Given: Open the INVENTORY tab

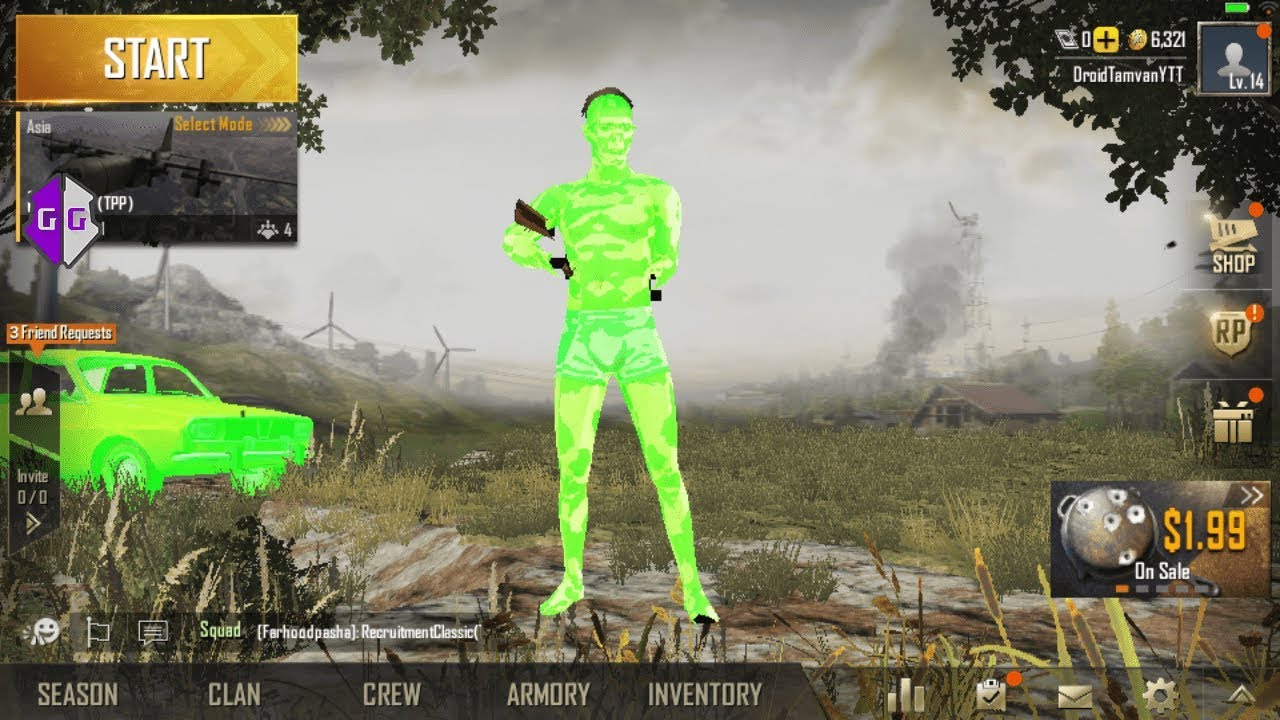Looking at the screenshot, I should click(x=703, y=691).
